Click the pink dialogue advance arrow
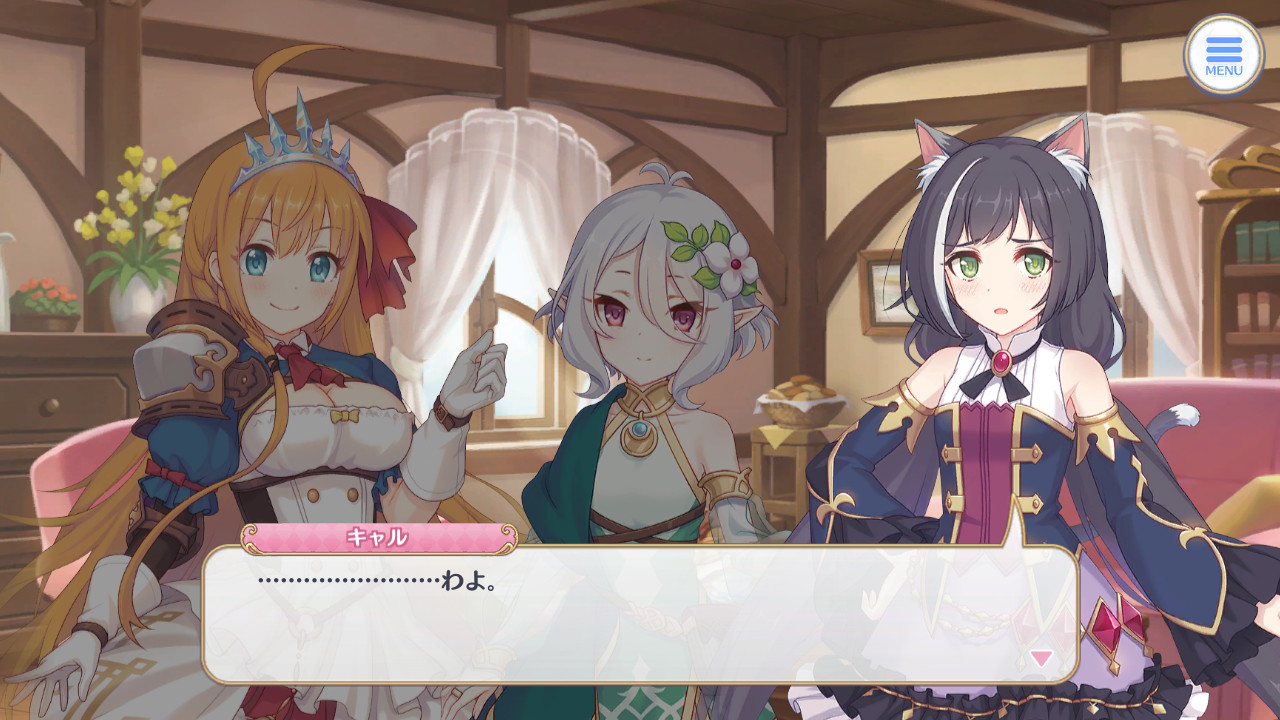Screen dimensions: 1280x720 (1041, 658)
